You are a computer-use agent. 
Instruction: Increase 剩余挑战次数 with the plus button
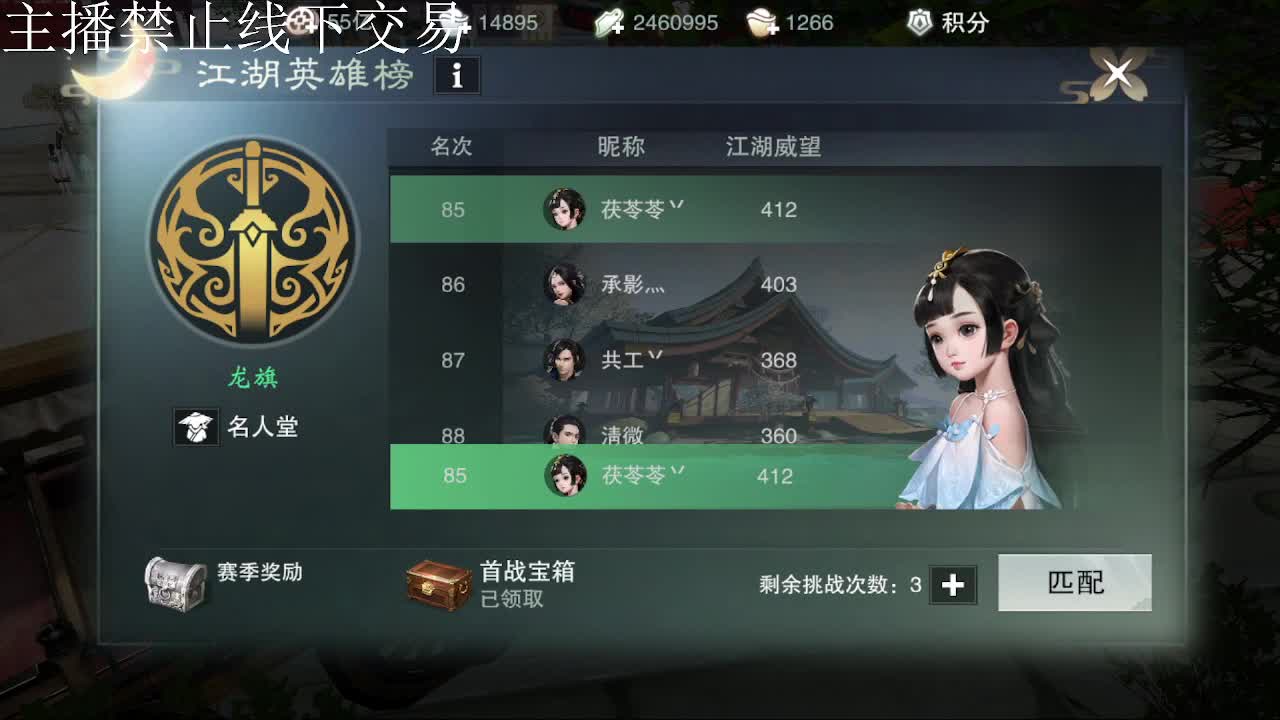tap(954, 585)
